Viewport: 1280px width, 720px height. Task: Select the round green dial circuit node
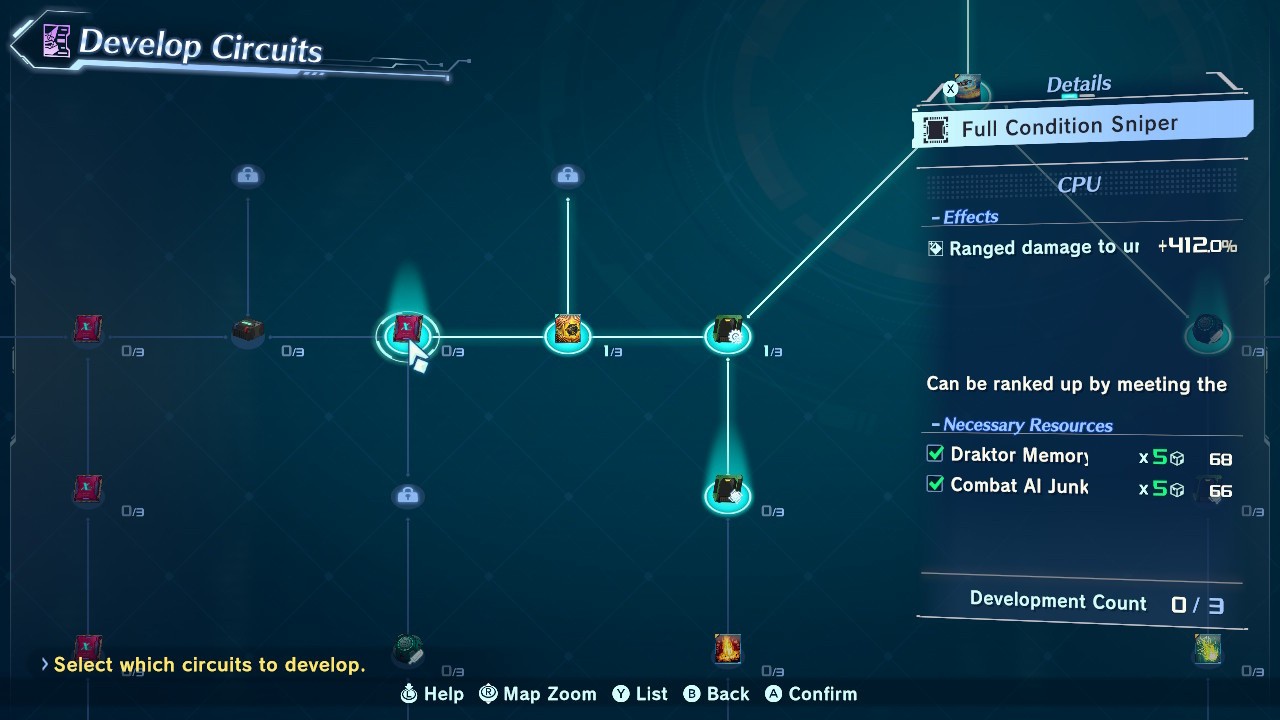pos(407,647)
